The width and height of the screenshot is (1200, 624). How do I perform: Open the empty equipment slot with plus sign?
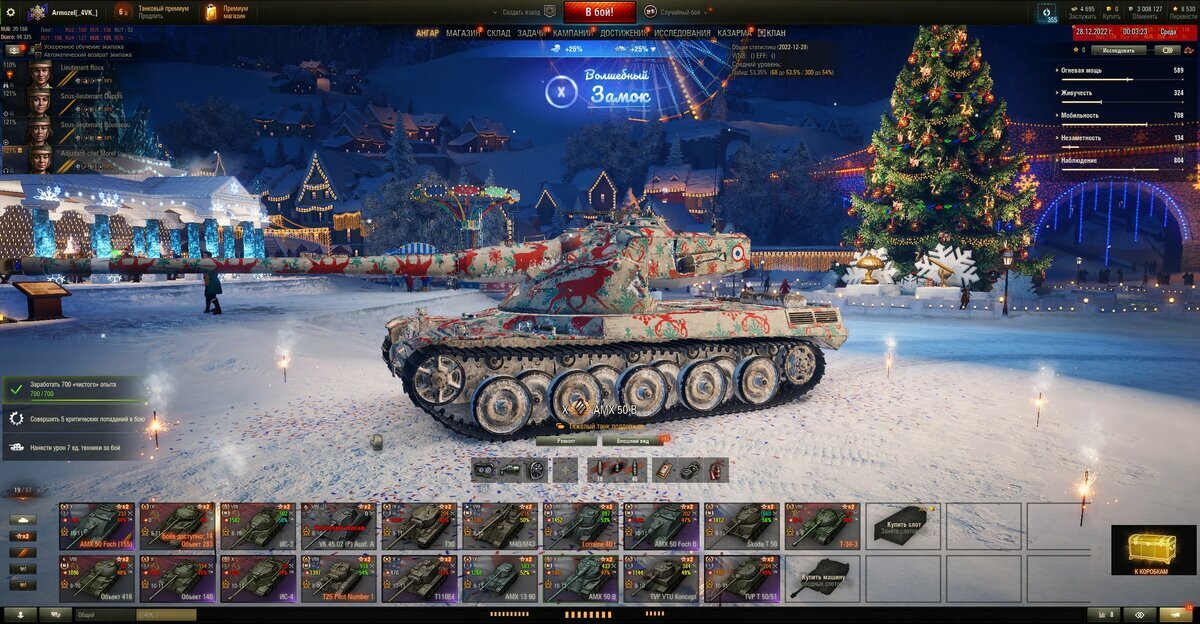pyautogui.click(x=566, y=470)
